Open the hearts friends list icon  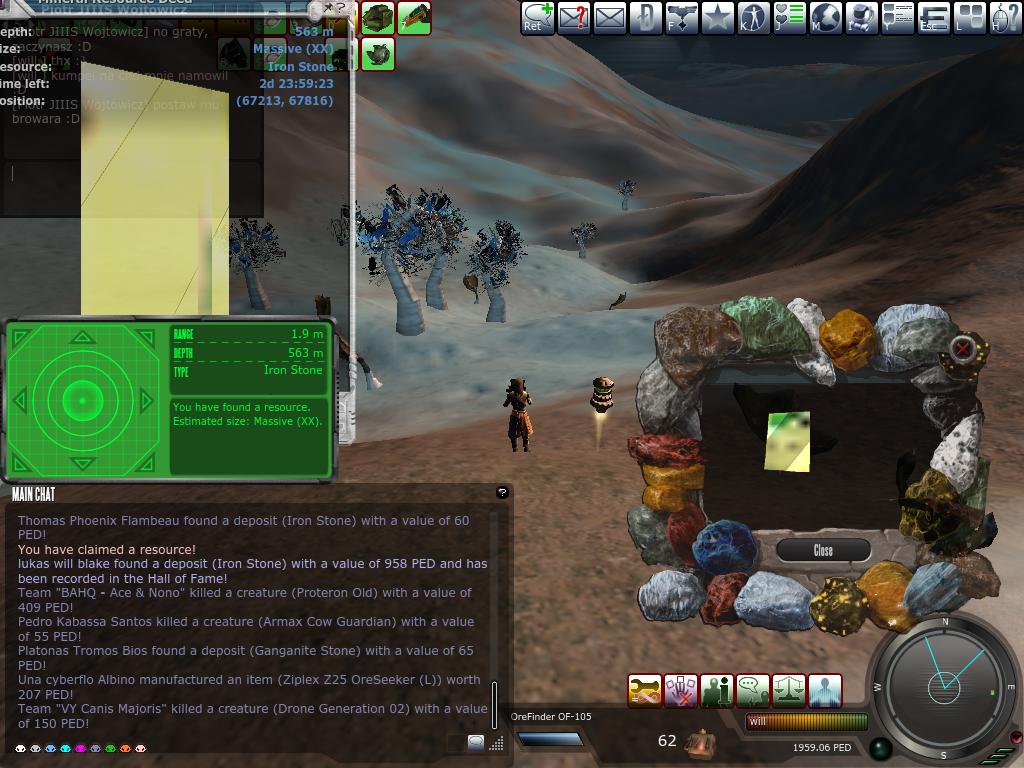[x=789, y=18]
